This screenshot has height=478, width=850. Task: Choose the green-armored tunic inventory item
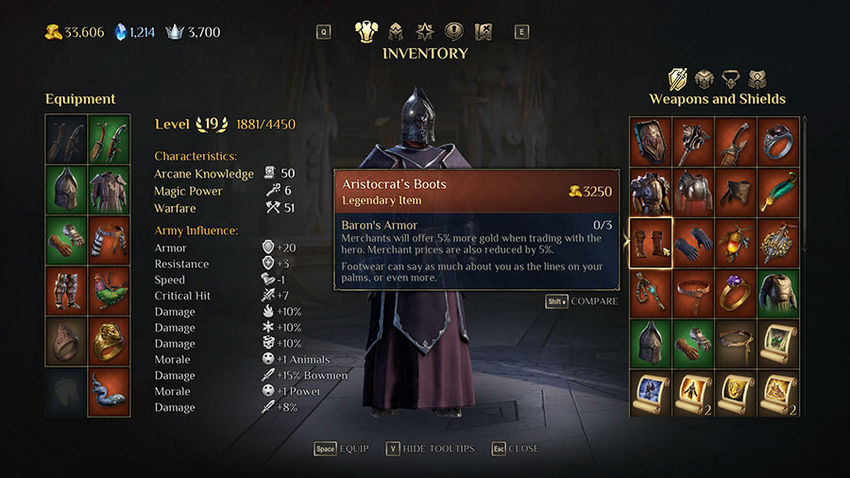click(778, 293)
